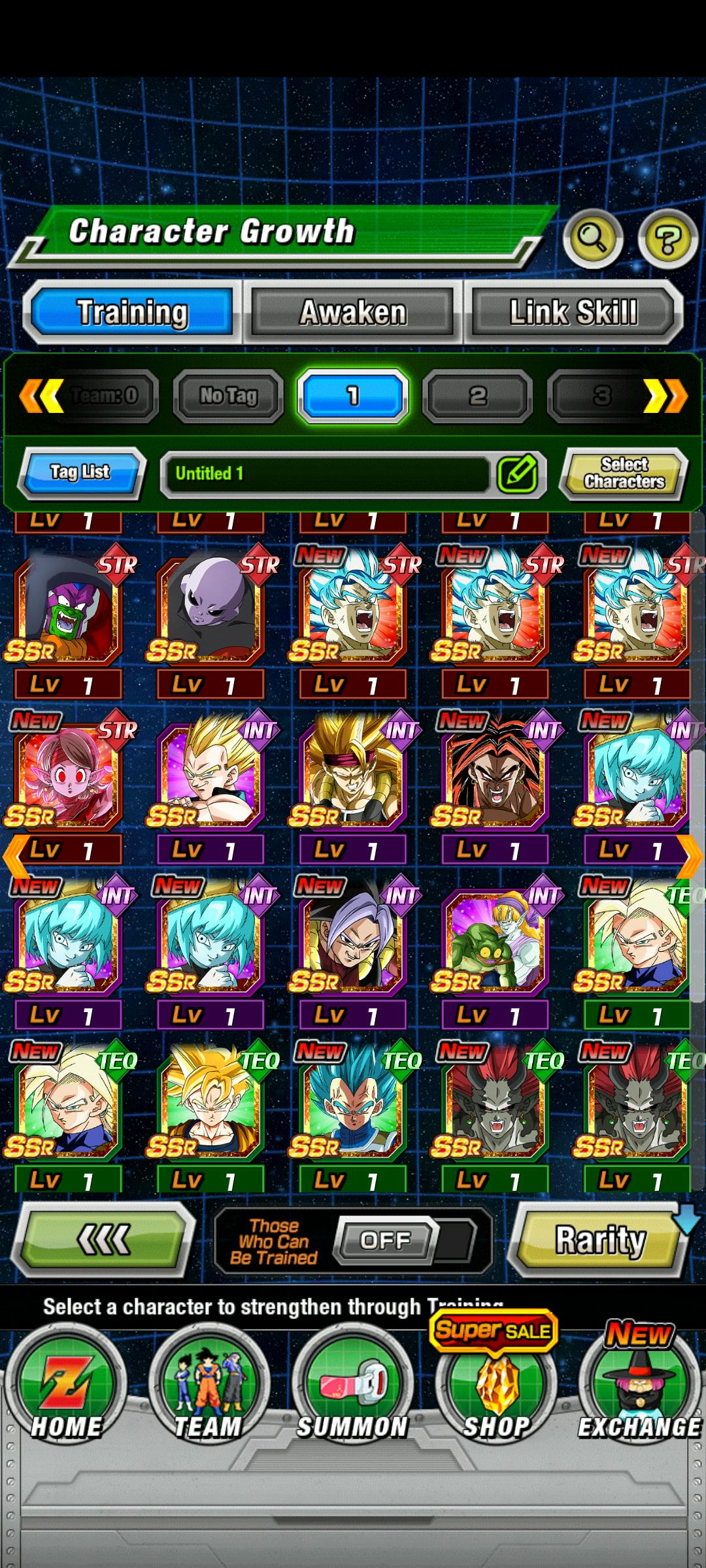Select the Training tab
The height and width of the screenshot is (1568, 706).
tap(133, 312)
